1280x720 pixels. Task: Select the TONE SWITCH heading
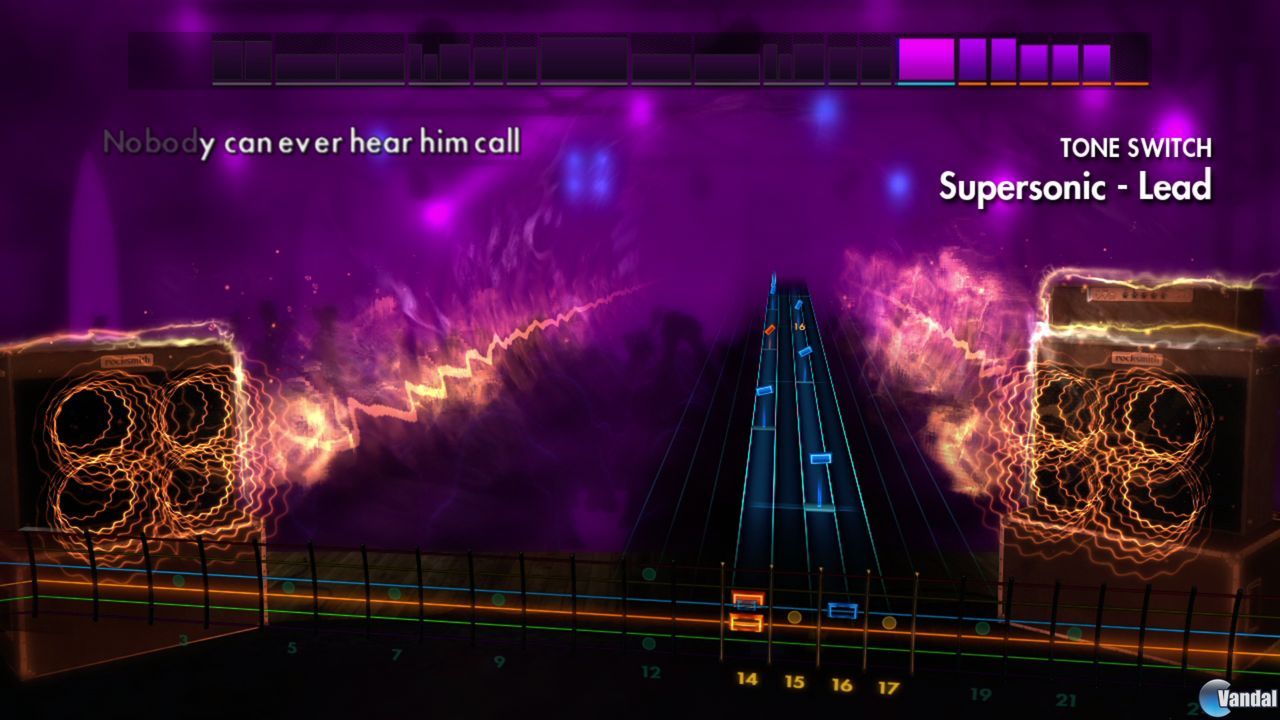point(1138,148)
